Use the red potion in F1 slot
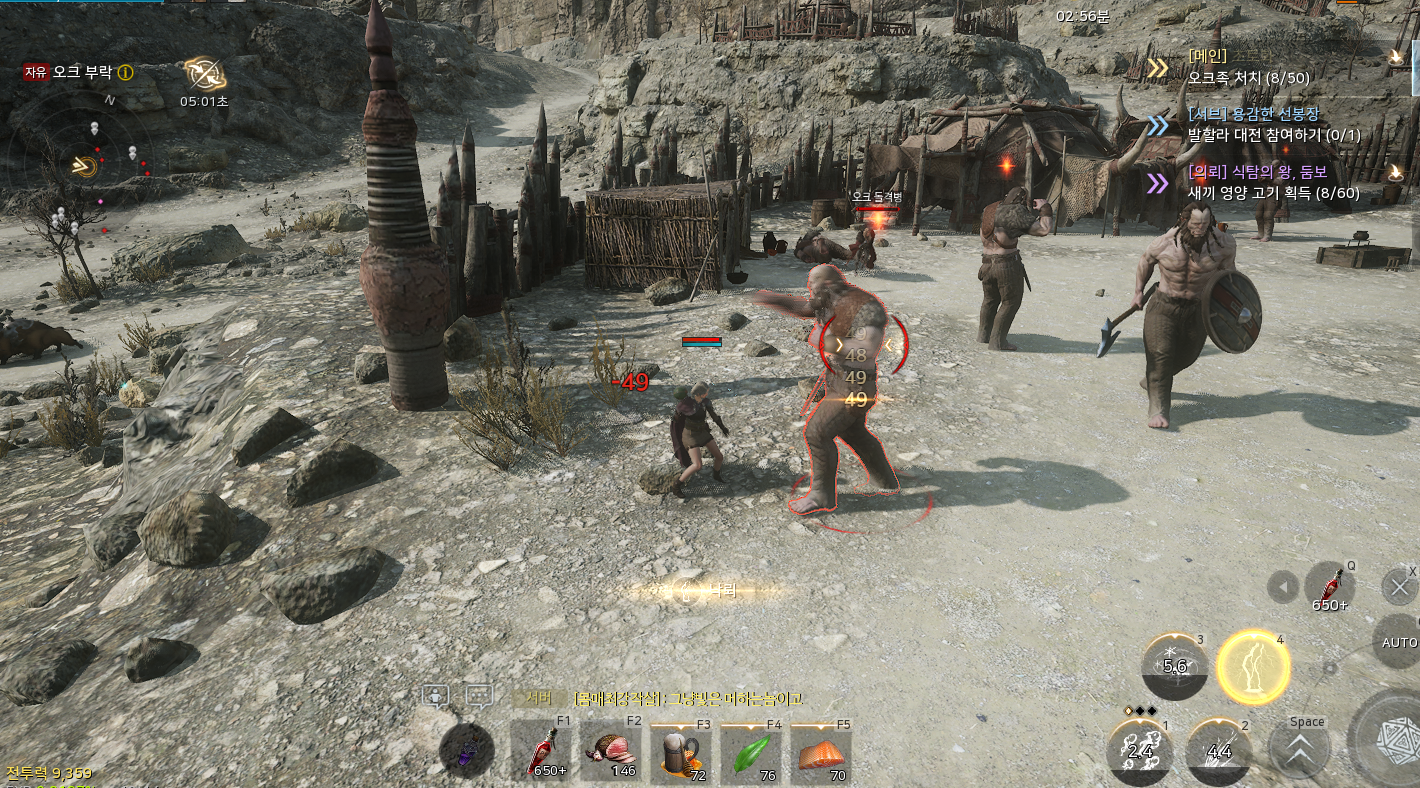The image size is (1420, 788). point(541,752)
